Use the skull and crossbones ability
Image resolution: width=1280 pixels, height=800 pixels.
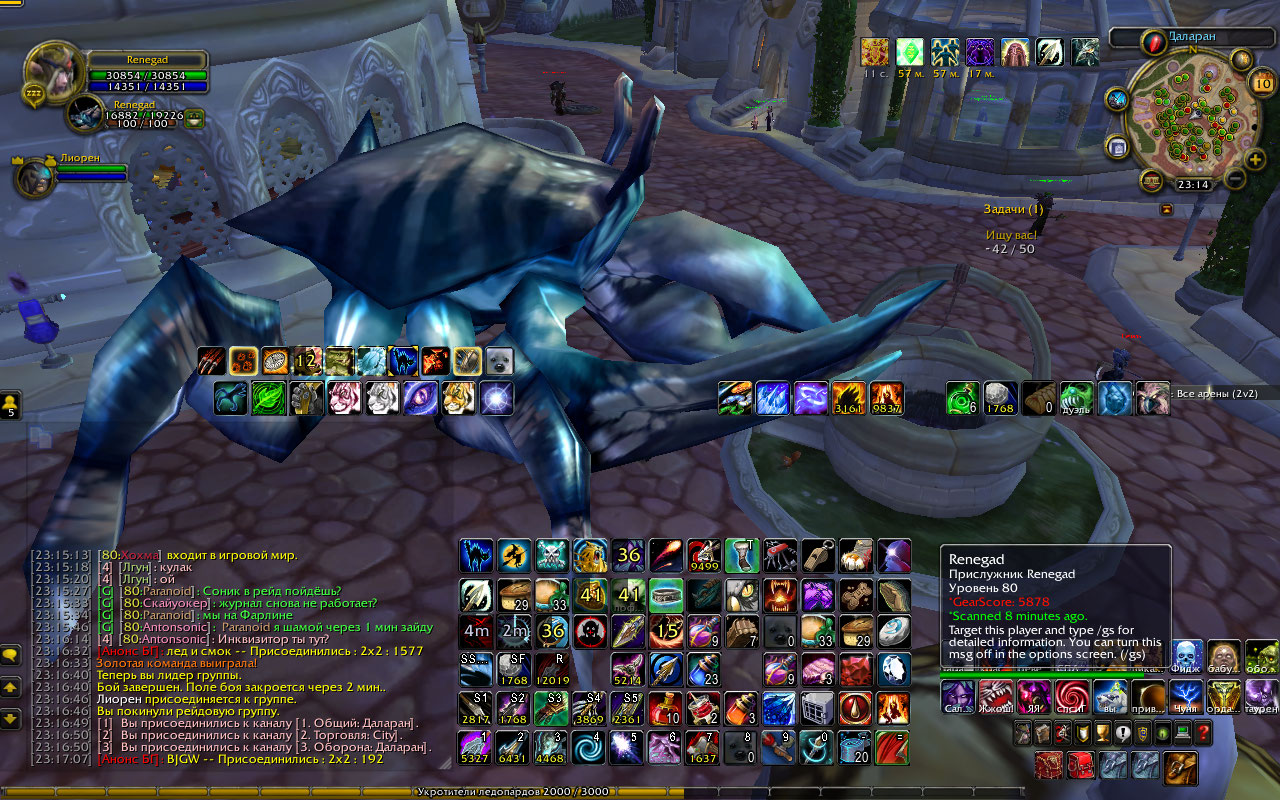coord(552,555)
